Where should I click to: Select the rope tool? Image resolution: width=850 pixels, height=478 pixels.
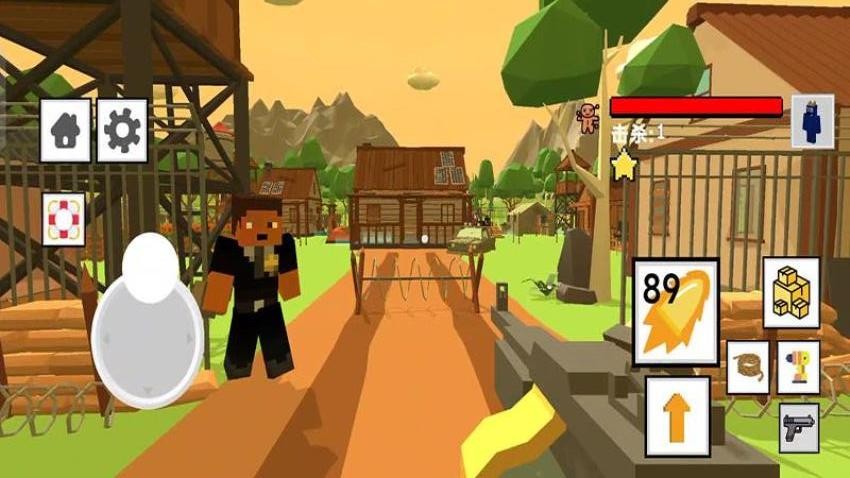[x=747, y=367]
